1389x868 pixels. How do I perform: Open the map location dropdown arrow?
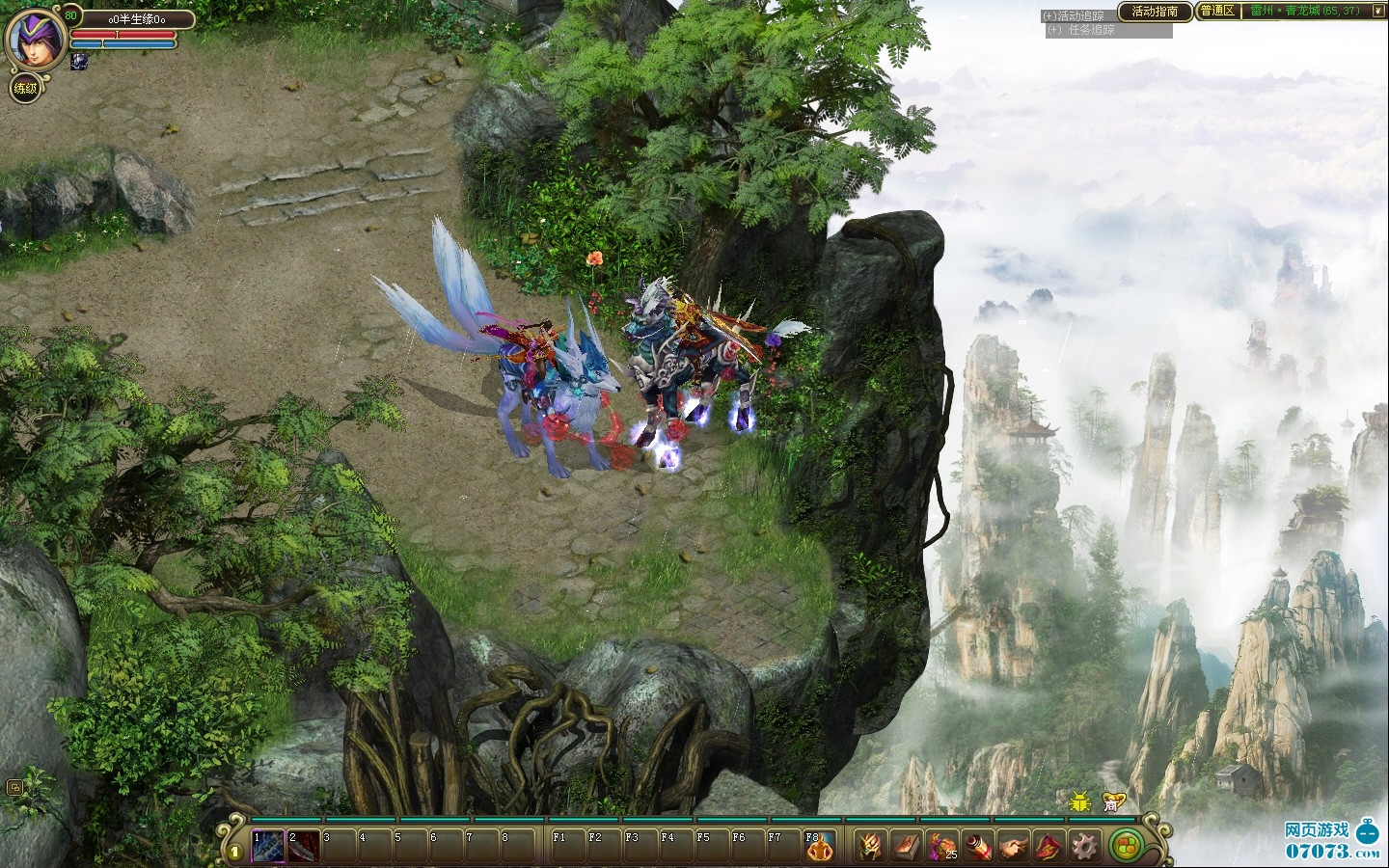click(x=1377, y=12)
